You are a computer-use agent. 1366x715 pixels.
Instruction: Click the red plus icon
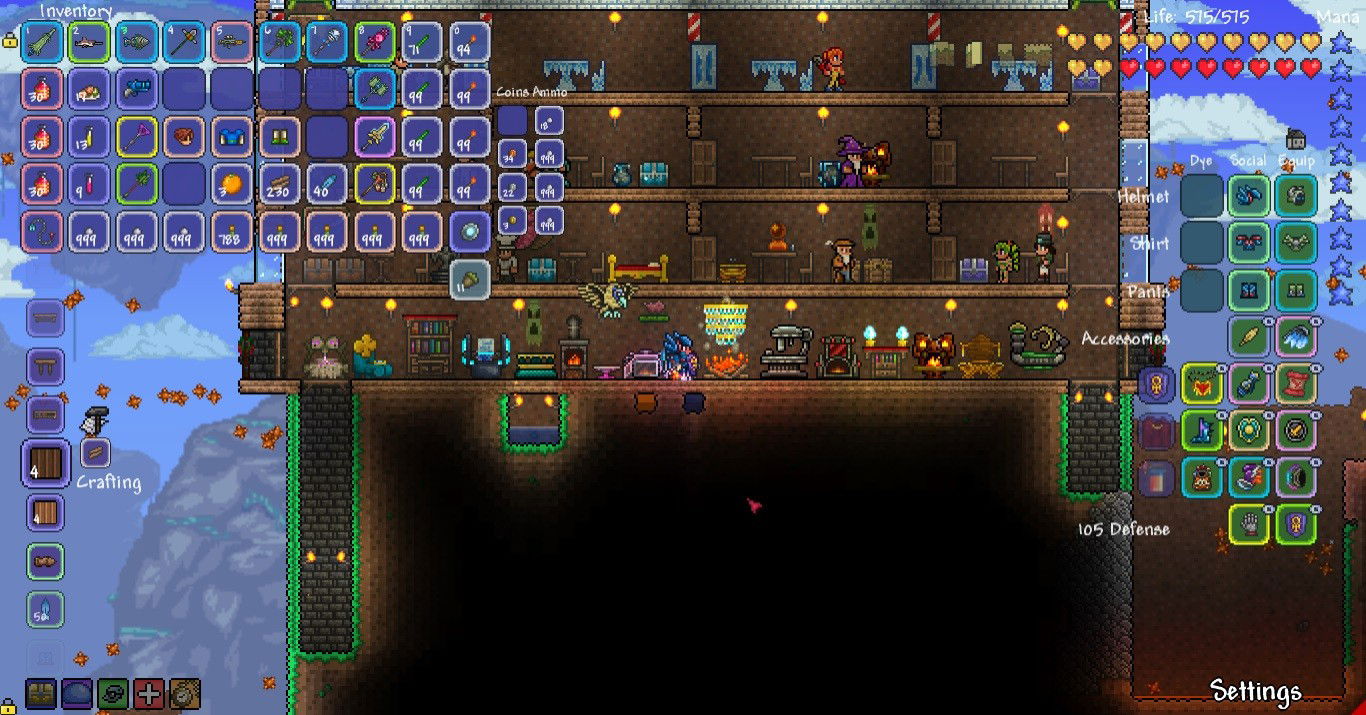[149, 693]
